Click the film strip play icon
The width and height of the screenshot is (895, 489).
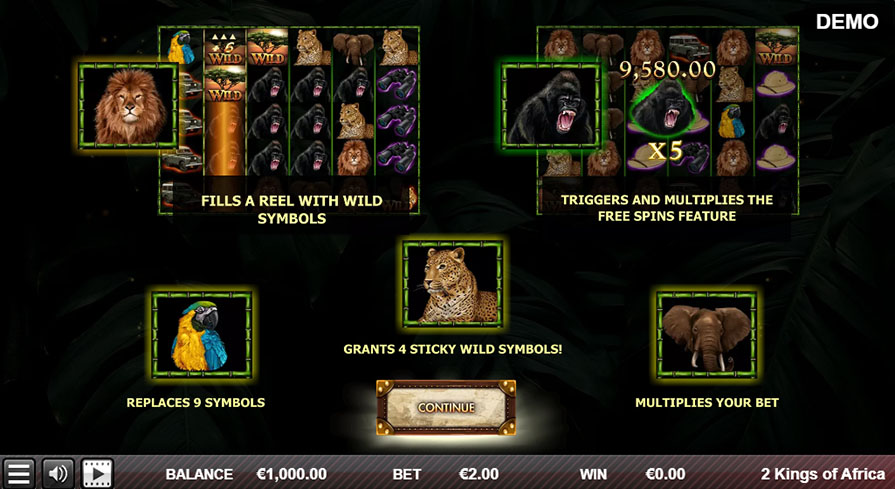(97, 473)
